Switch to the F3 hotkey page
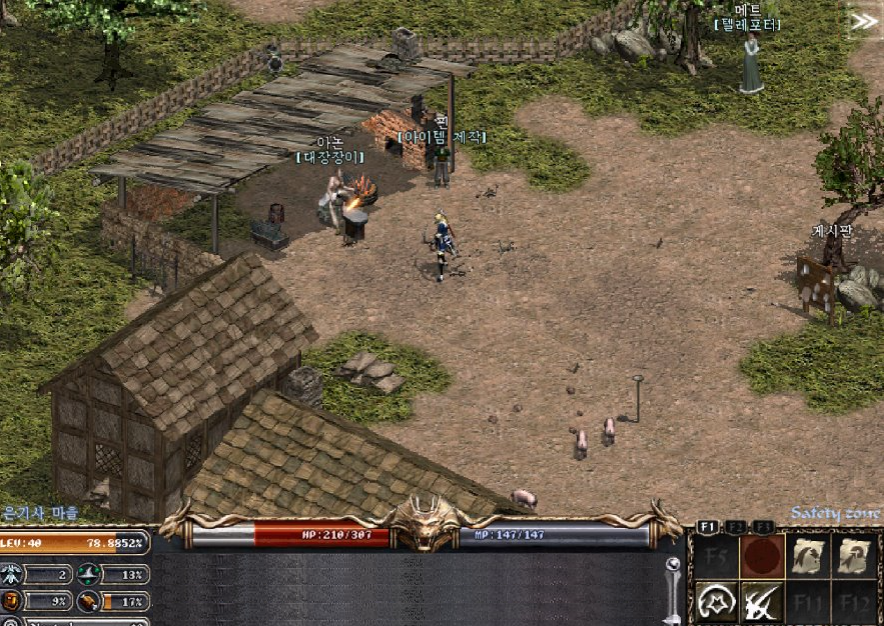This screenshot has height=626, width=884. click(764, 526)
